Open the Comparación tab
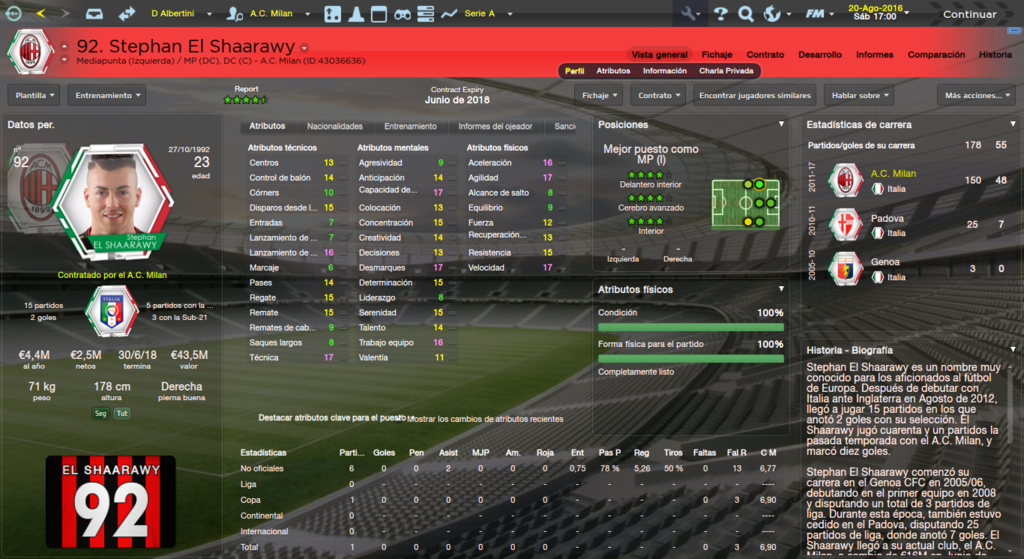1024x559 pixels. [x=936, y=54]
